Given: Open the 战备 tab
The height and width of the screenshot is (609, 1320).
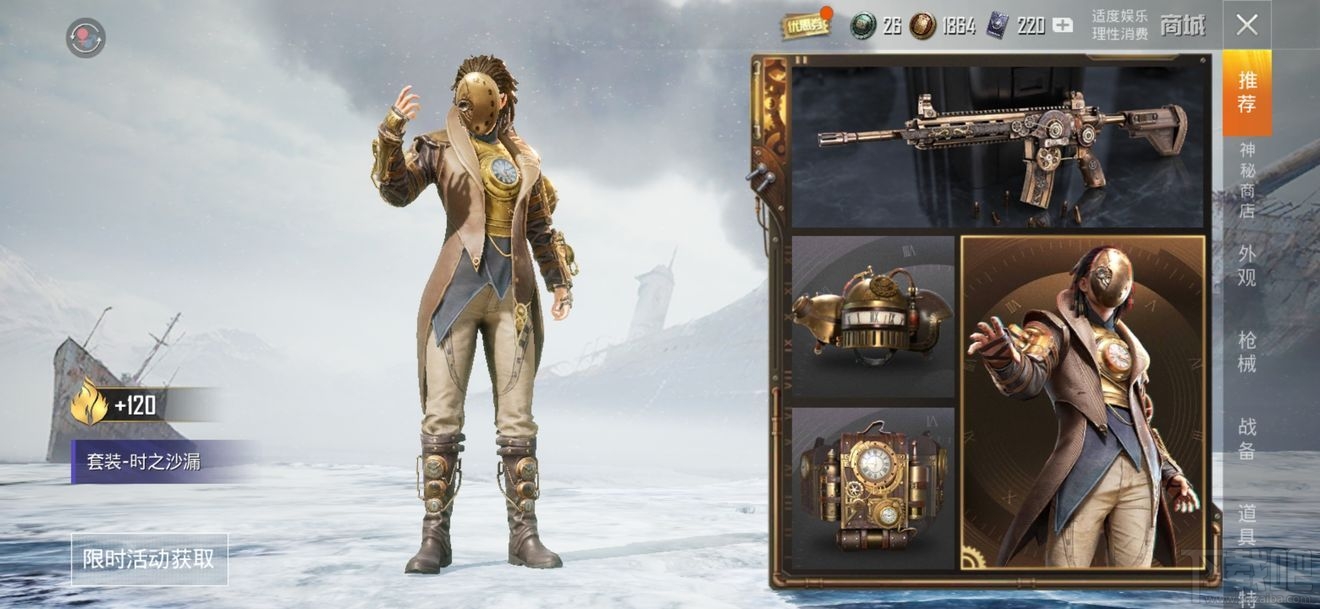Looking at the screenshot, I should 1247,438.
